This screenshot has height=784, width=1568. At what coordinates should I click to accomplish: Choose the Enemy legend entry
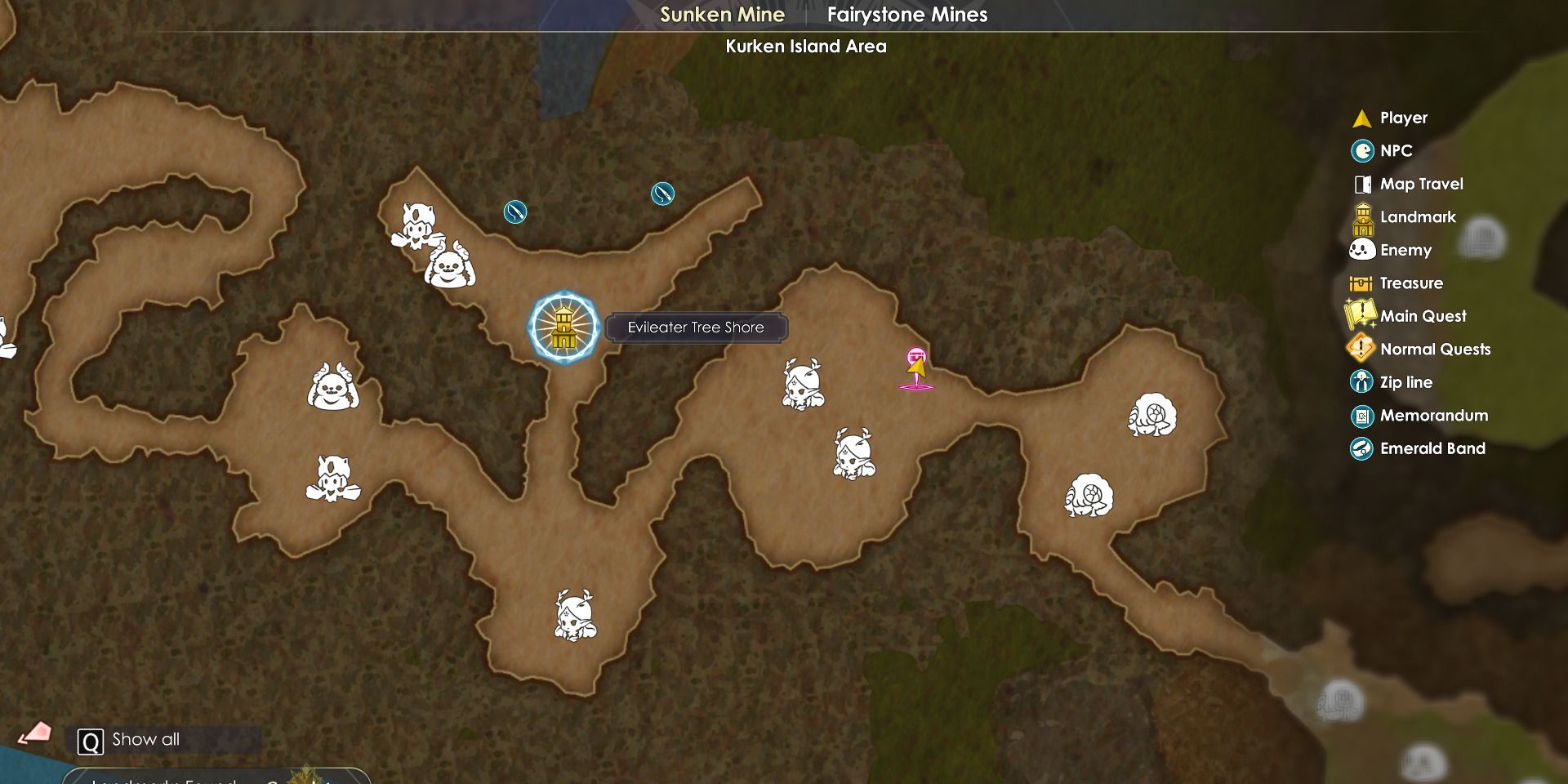[x=1405, y=250]
